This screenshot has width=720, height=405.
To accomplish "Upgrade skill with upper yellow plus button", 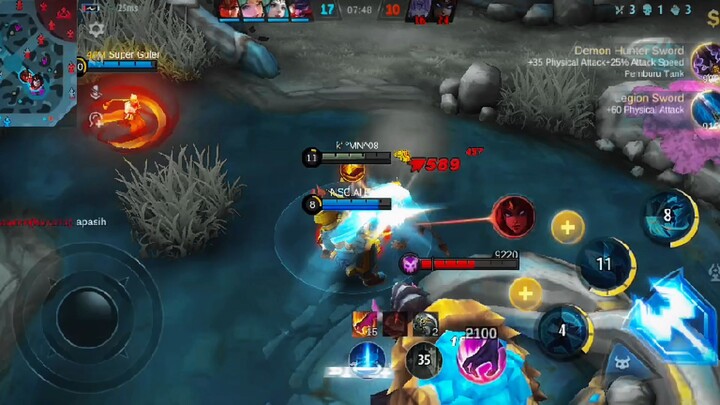I will coord(567,228).
